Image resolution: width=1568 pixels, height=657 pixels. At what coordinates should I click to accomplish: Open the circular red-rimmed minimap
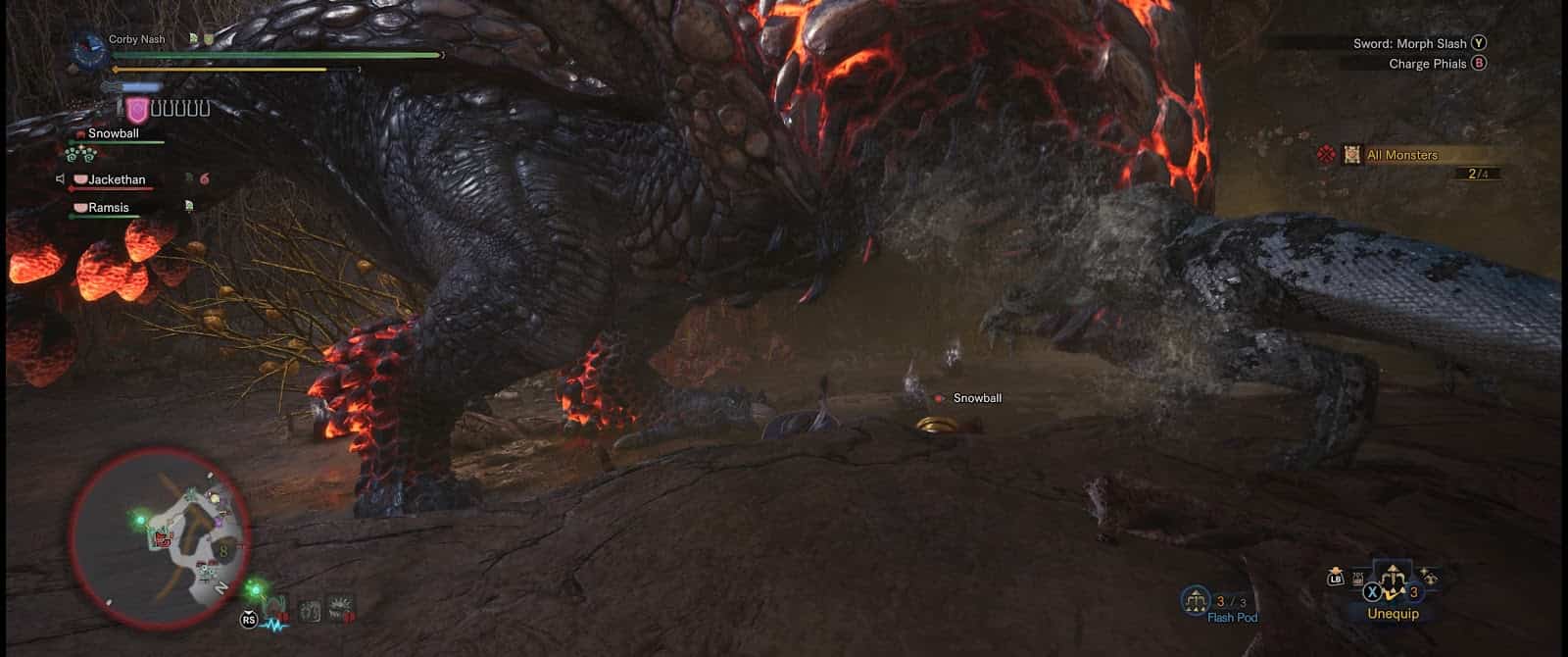point(159,537)
